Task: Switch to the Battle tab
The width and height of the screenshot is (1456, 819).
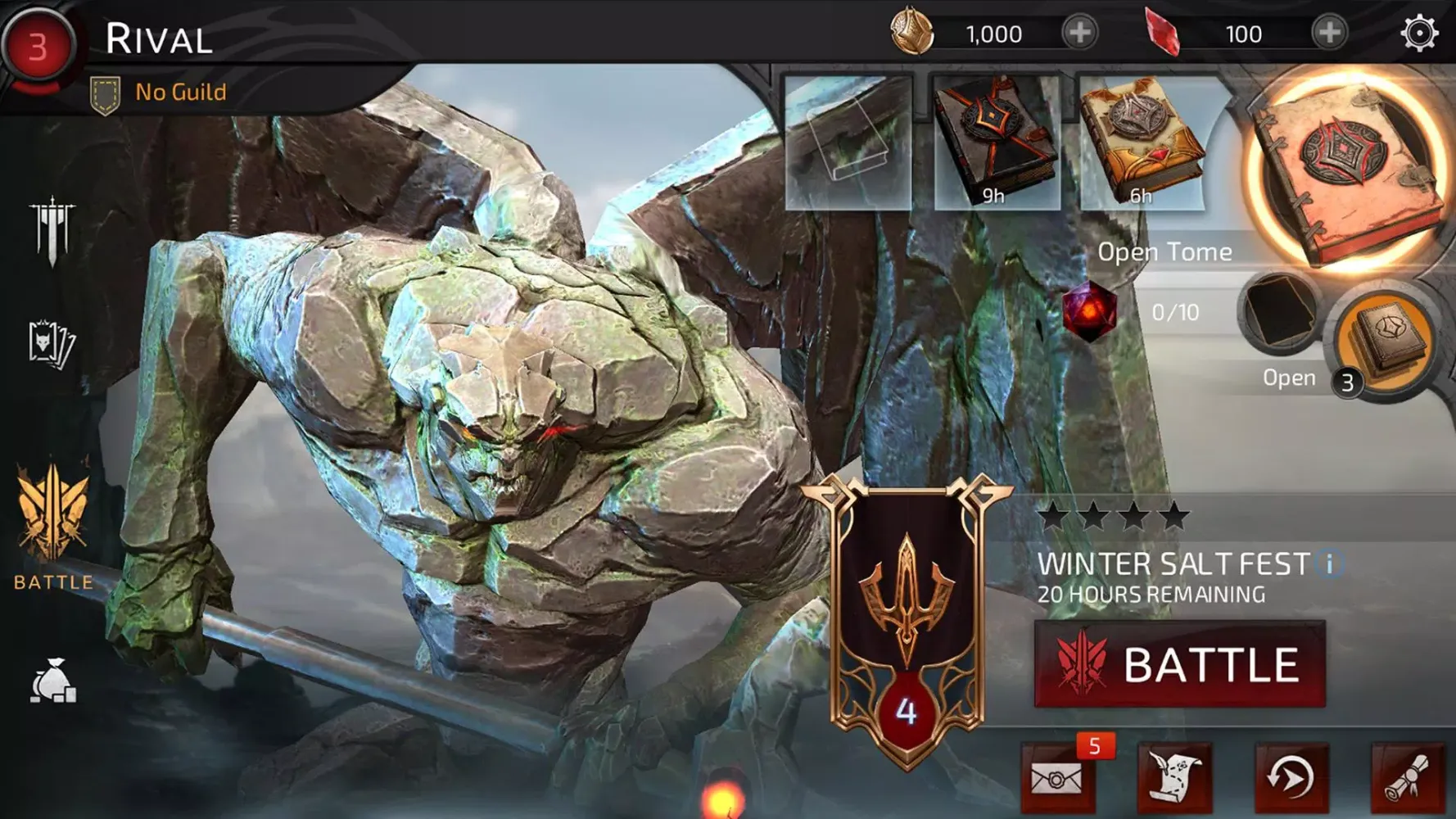Action: 53,526
